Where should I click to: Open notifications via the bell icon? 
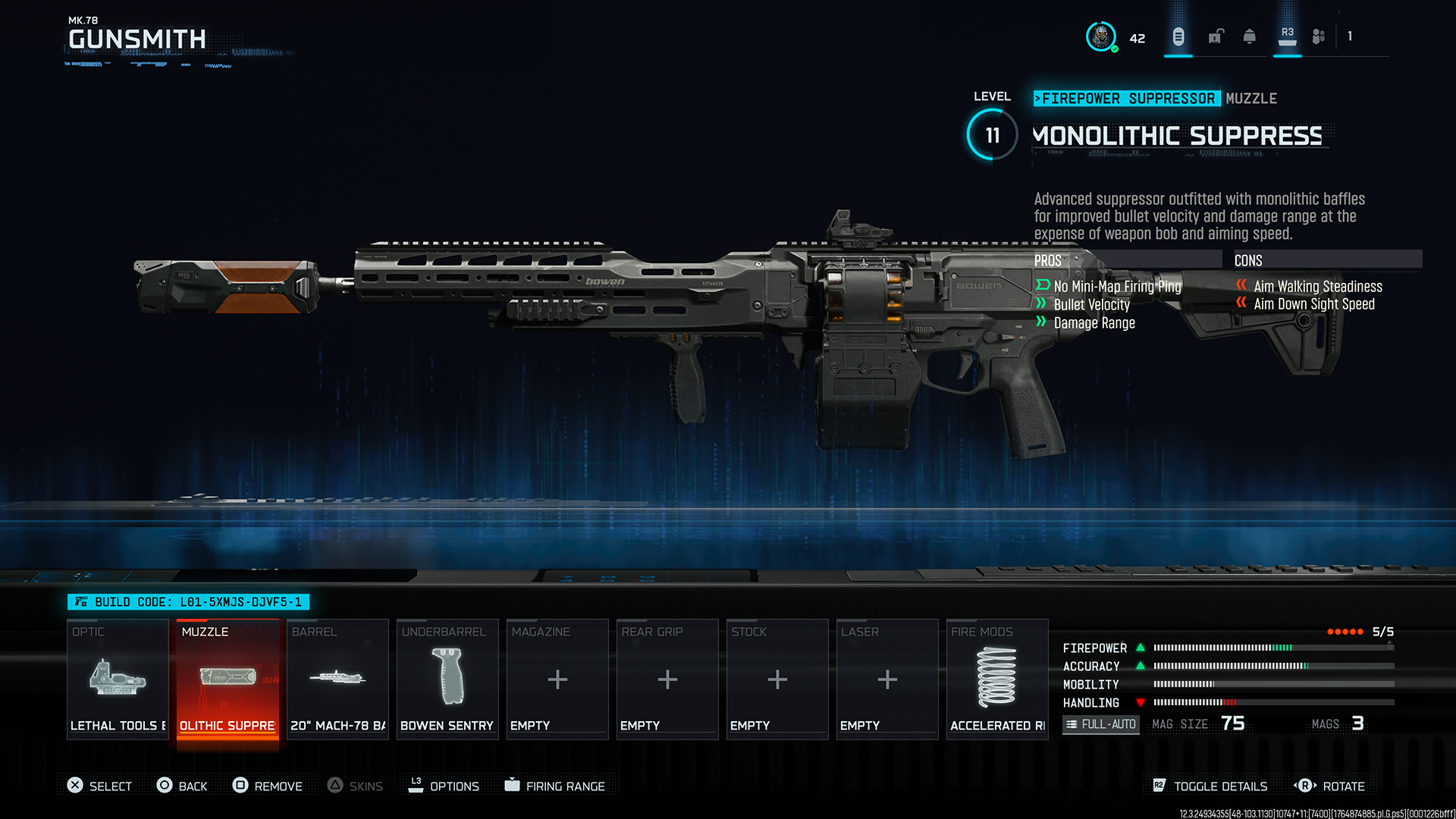tap(1249, 36)
